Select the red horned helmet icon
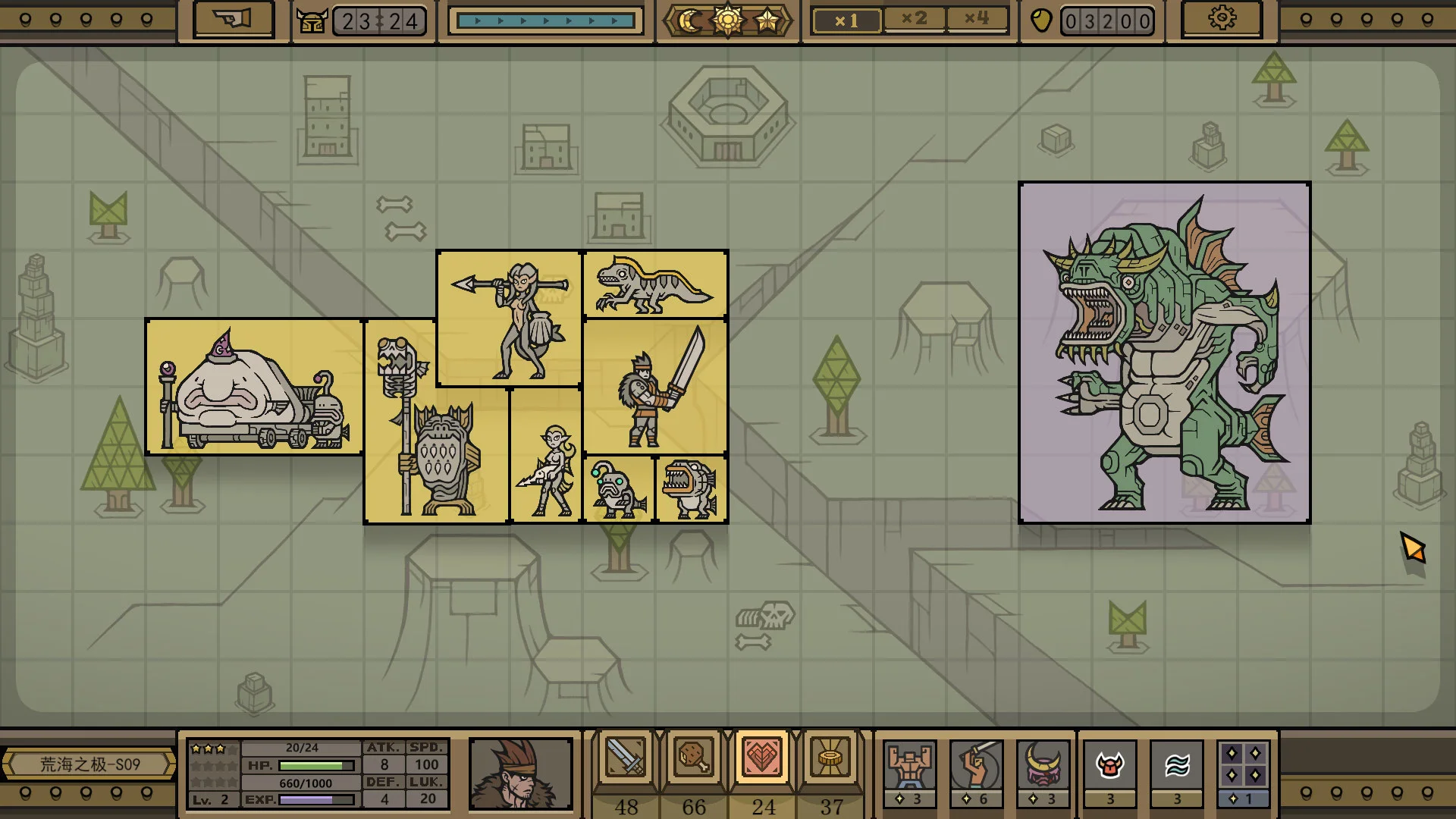The width and height of the screenshot is (1456, 819). click(1109, 766)
